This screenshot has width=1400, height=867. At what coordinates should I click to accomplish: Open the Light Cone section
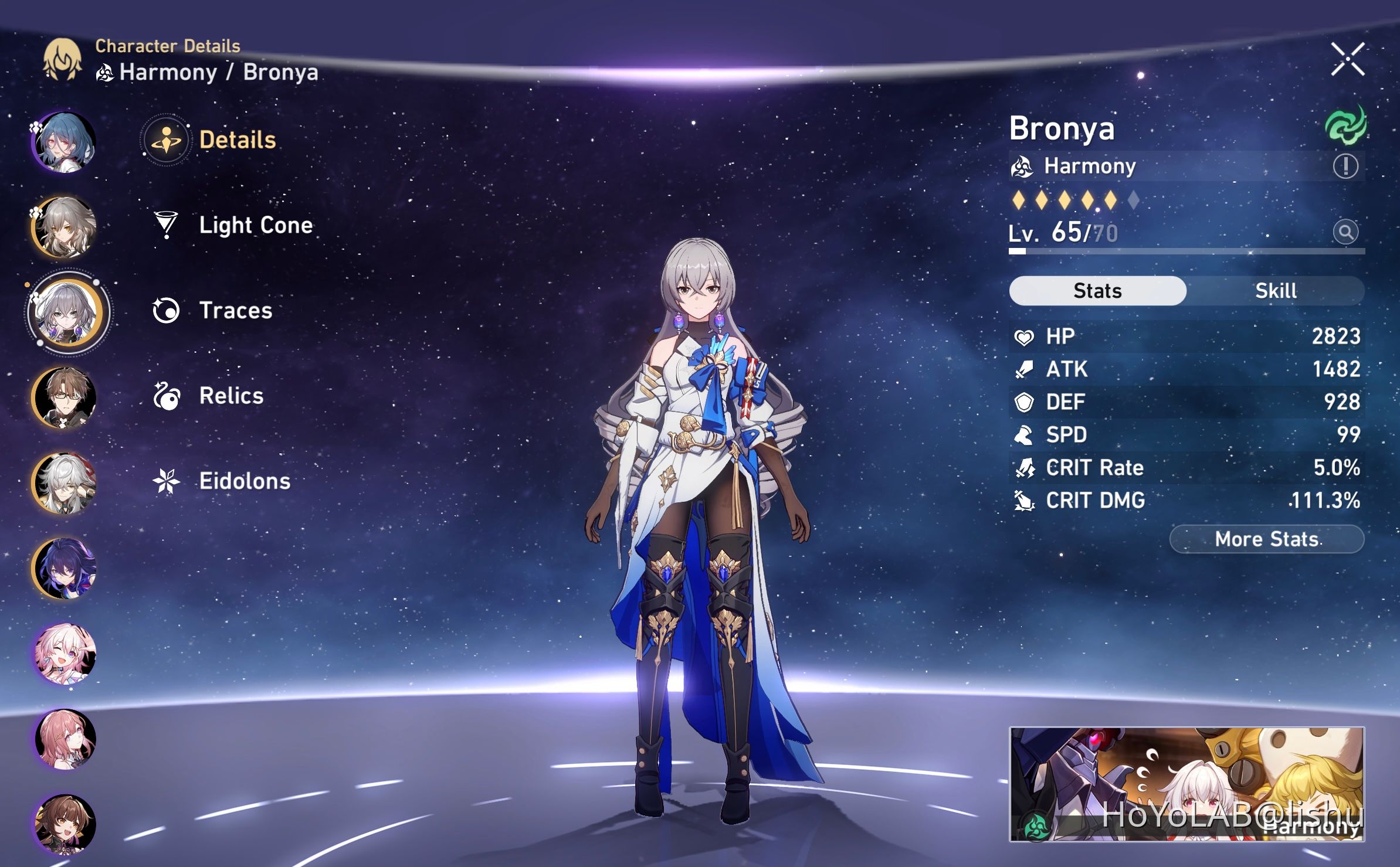pos(255,225)
